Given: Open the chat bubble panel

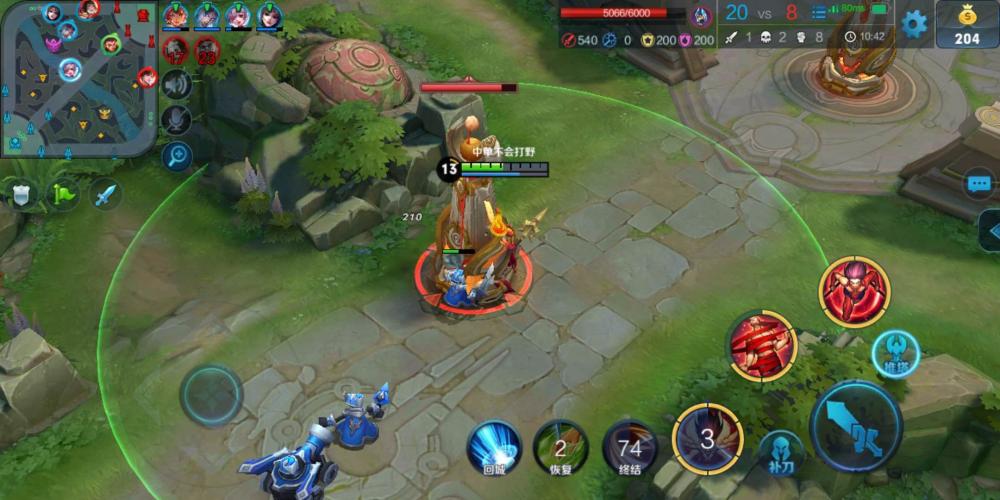Looking at the screenshot, I should click(980, 184).
